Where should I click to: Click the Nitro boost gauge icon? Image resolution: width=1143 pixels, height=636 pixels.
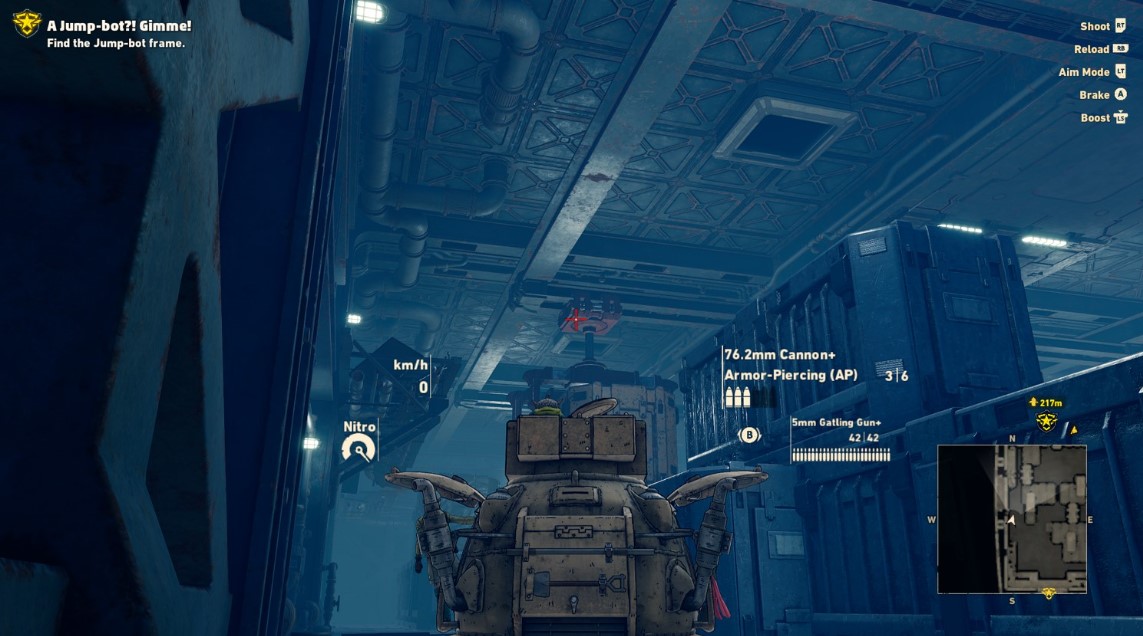[359, 449]
